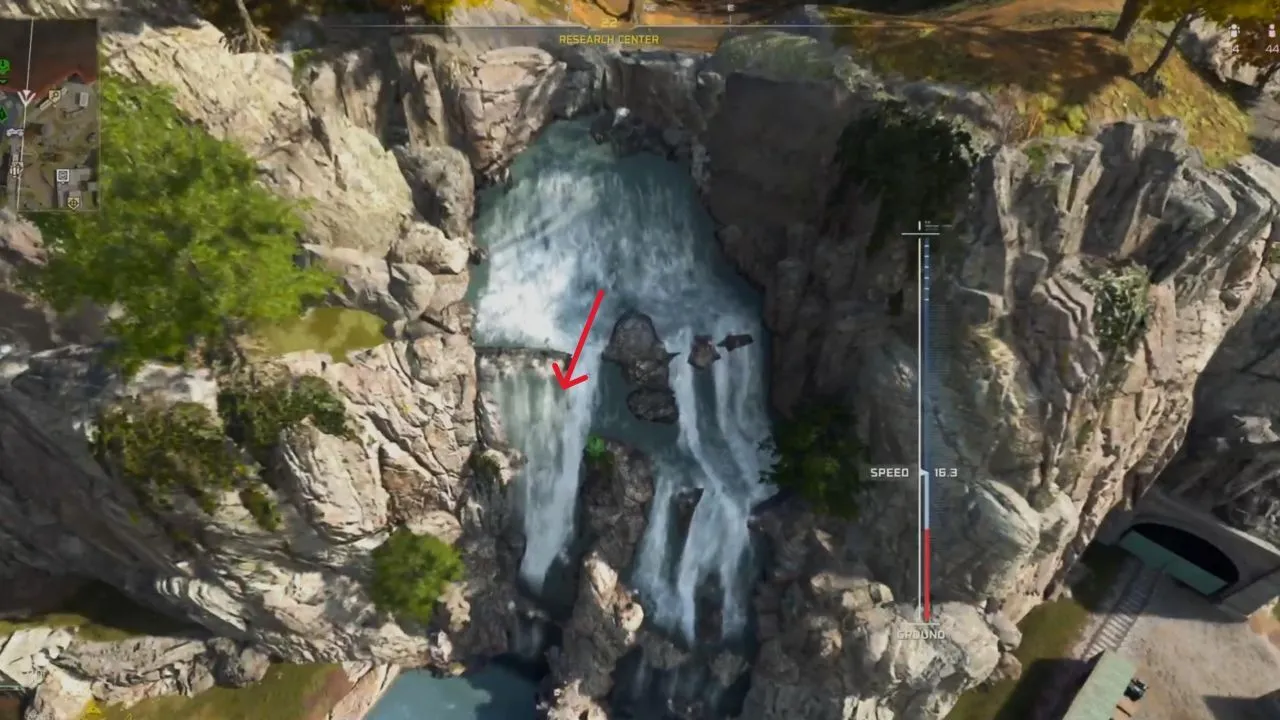The height and width of the screenshot is (720, 1280).
Task: Click the player direction chevron on minimap
Action: 26,96
